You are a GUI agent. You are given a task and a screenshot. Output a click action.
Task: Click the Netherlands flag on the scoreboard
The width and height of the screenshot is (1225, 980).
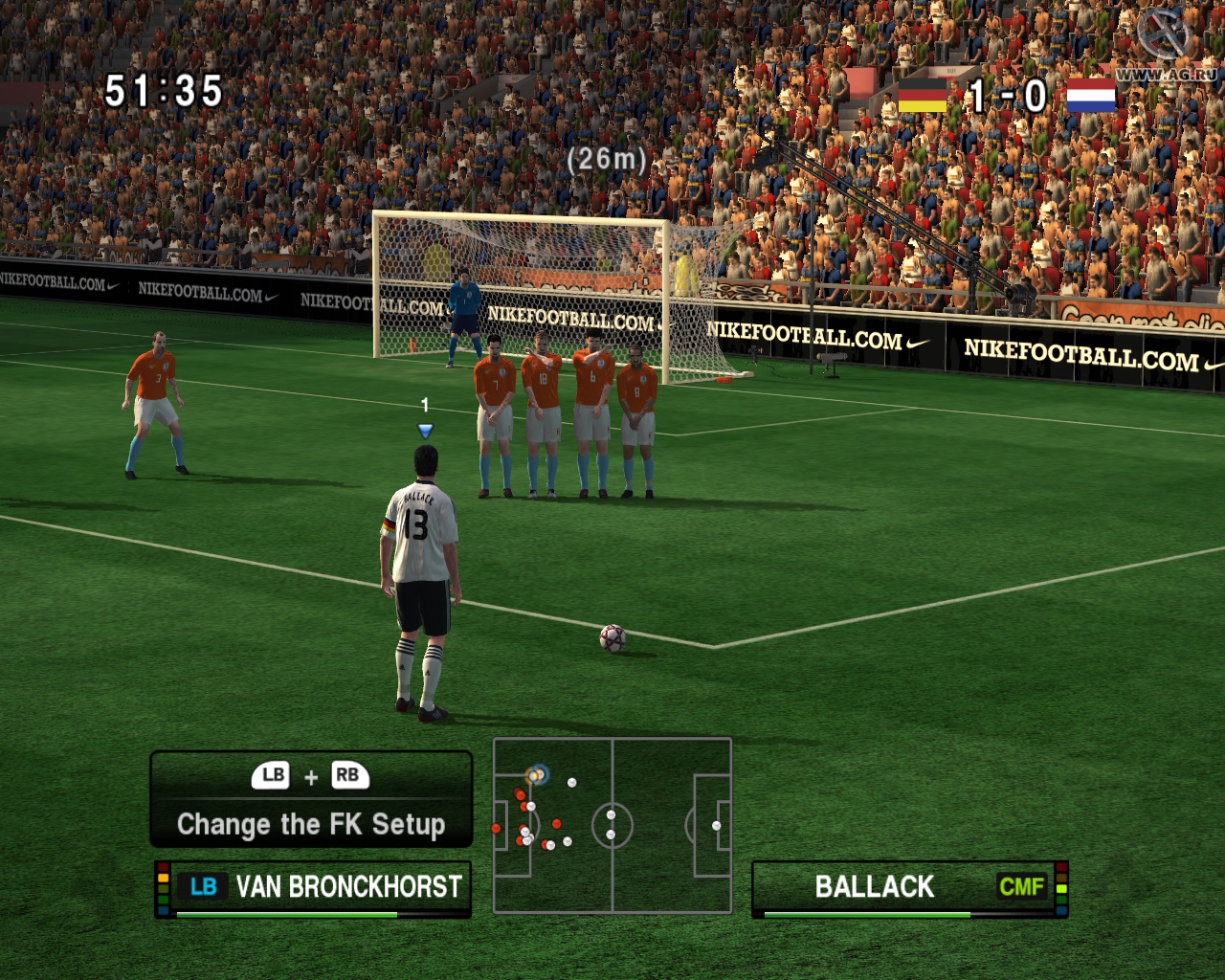click(x=1091, y=96)
